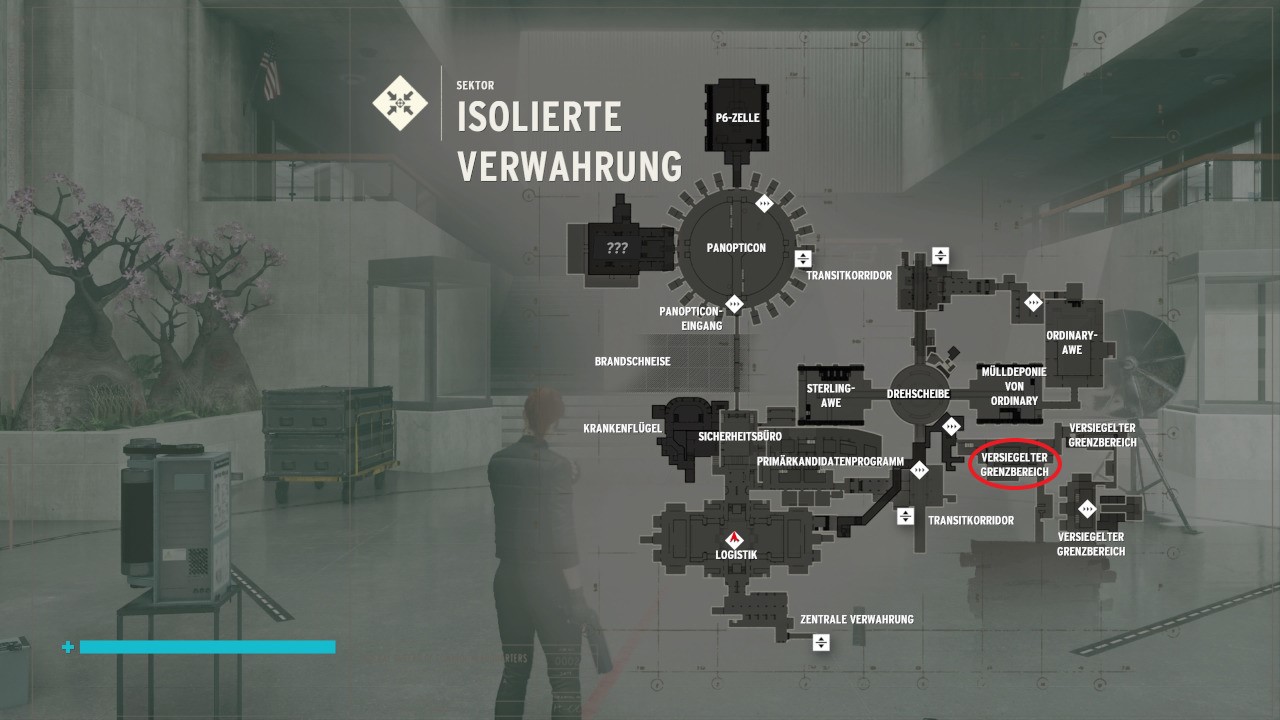Choose the Mülldeponie von Ordinary room
The image size is (1280, 720).
(x=1014, y=385)
